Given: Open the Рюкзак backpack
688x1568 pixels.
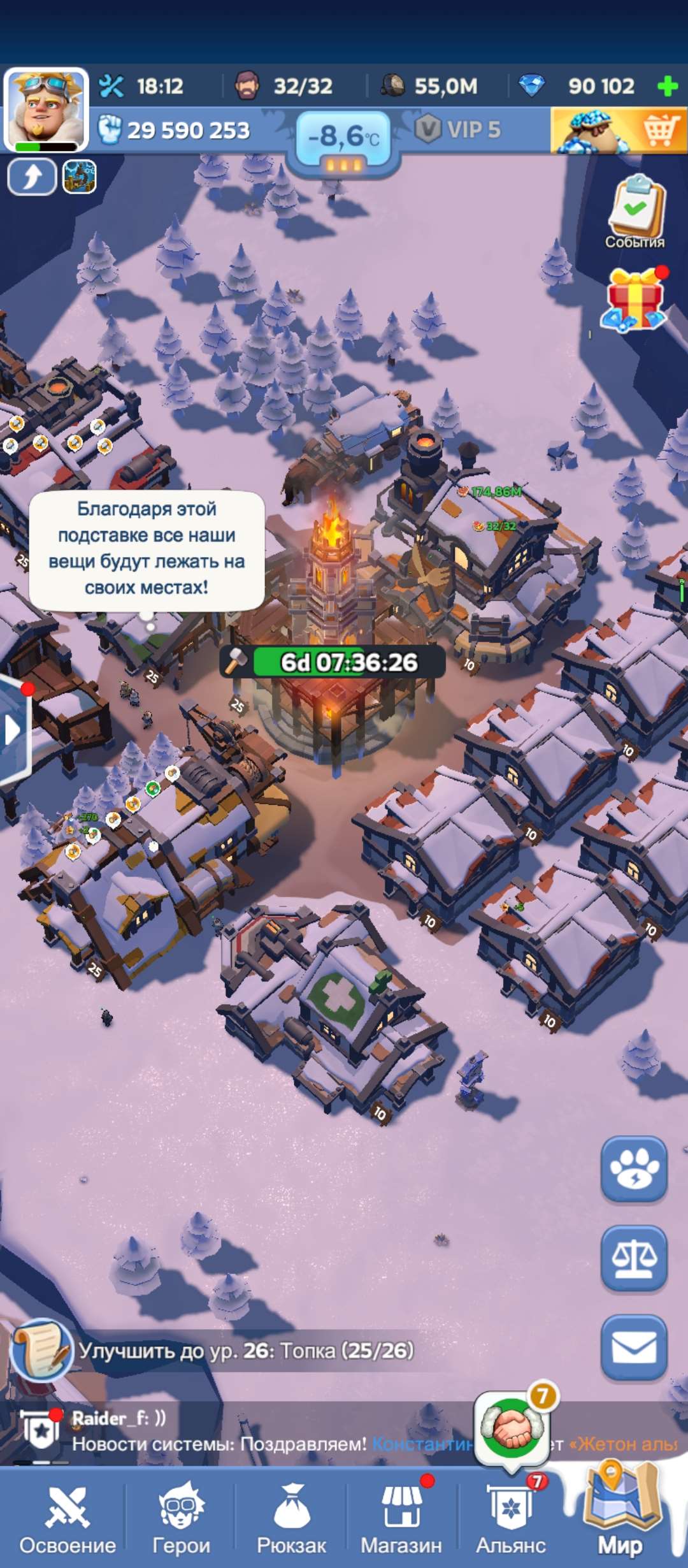Looking at the screenshot, I should [x=292, y=1518].
